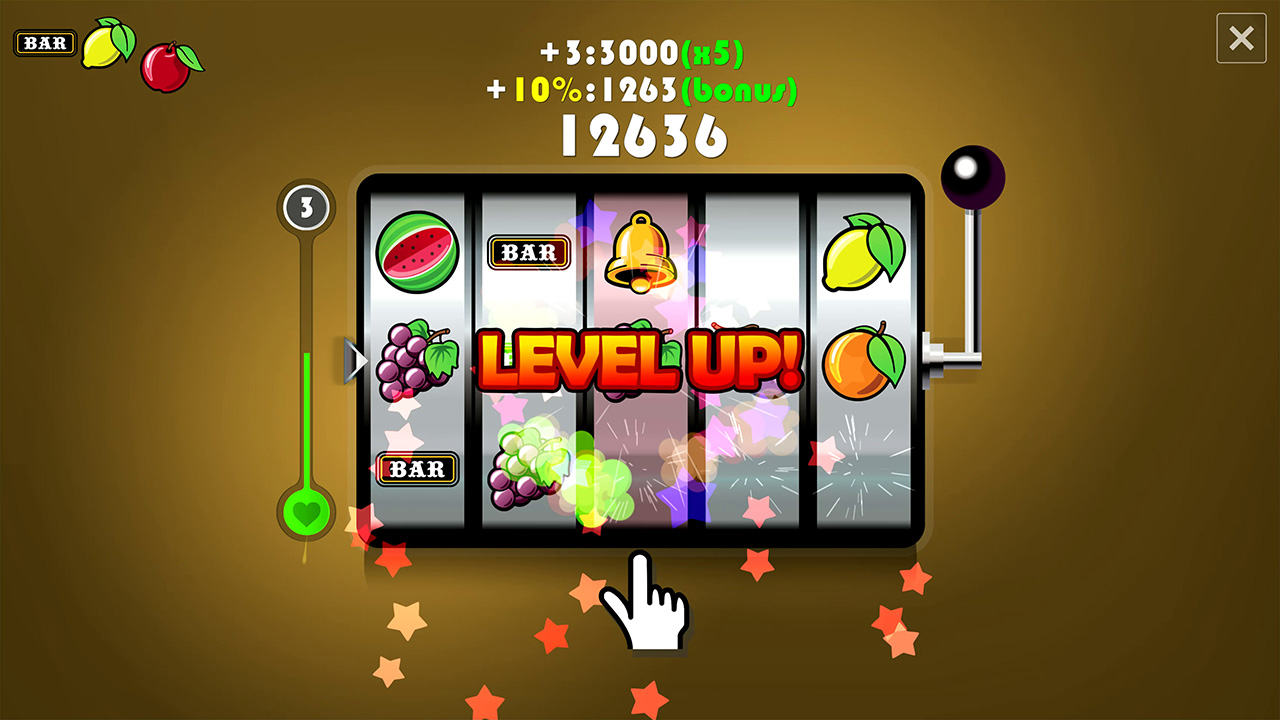Select the lower BAR symbol on first reel

[417, 470]
